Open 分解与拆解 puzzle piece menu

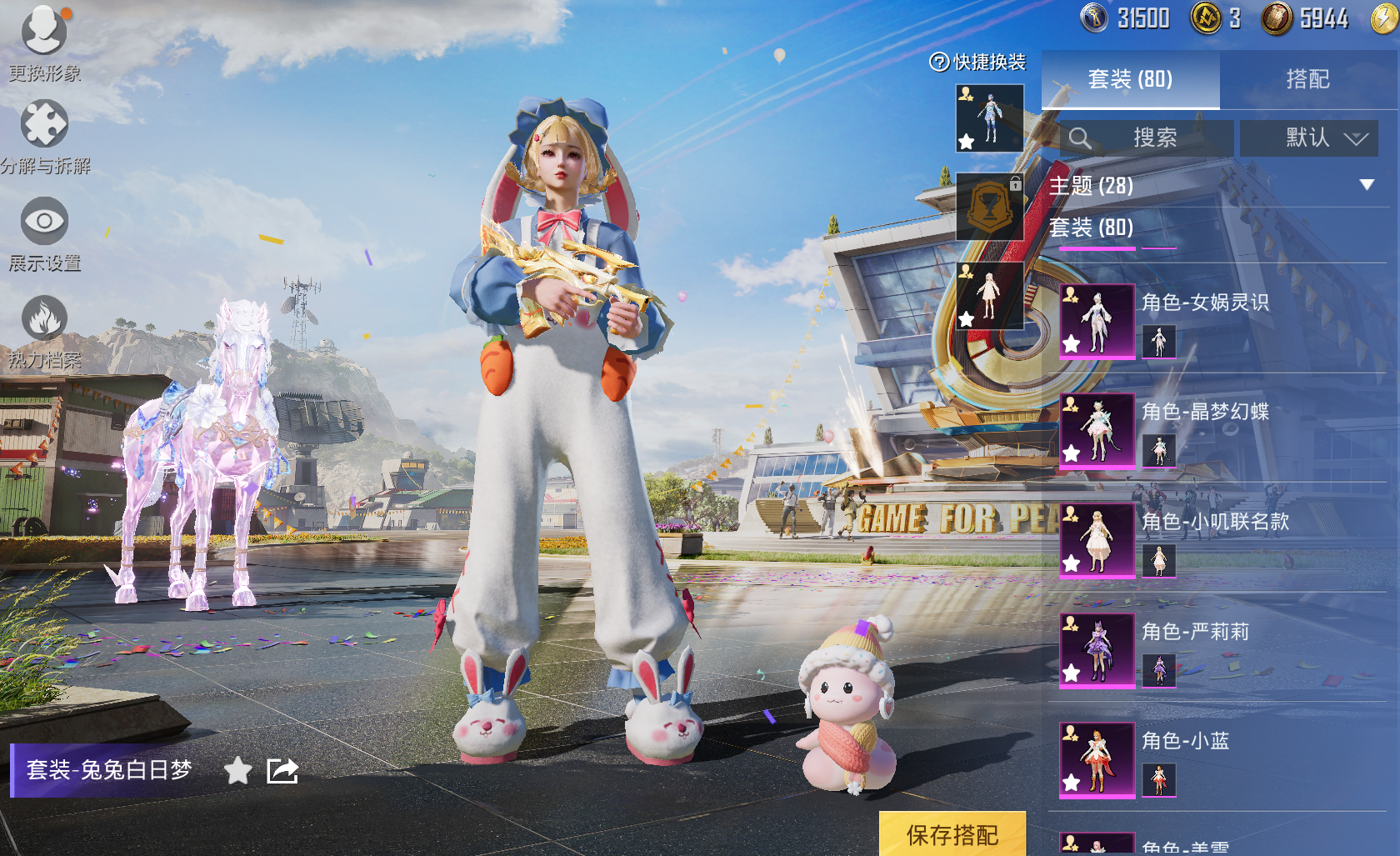pyautogui.click(x=44, y=133)
